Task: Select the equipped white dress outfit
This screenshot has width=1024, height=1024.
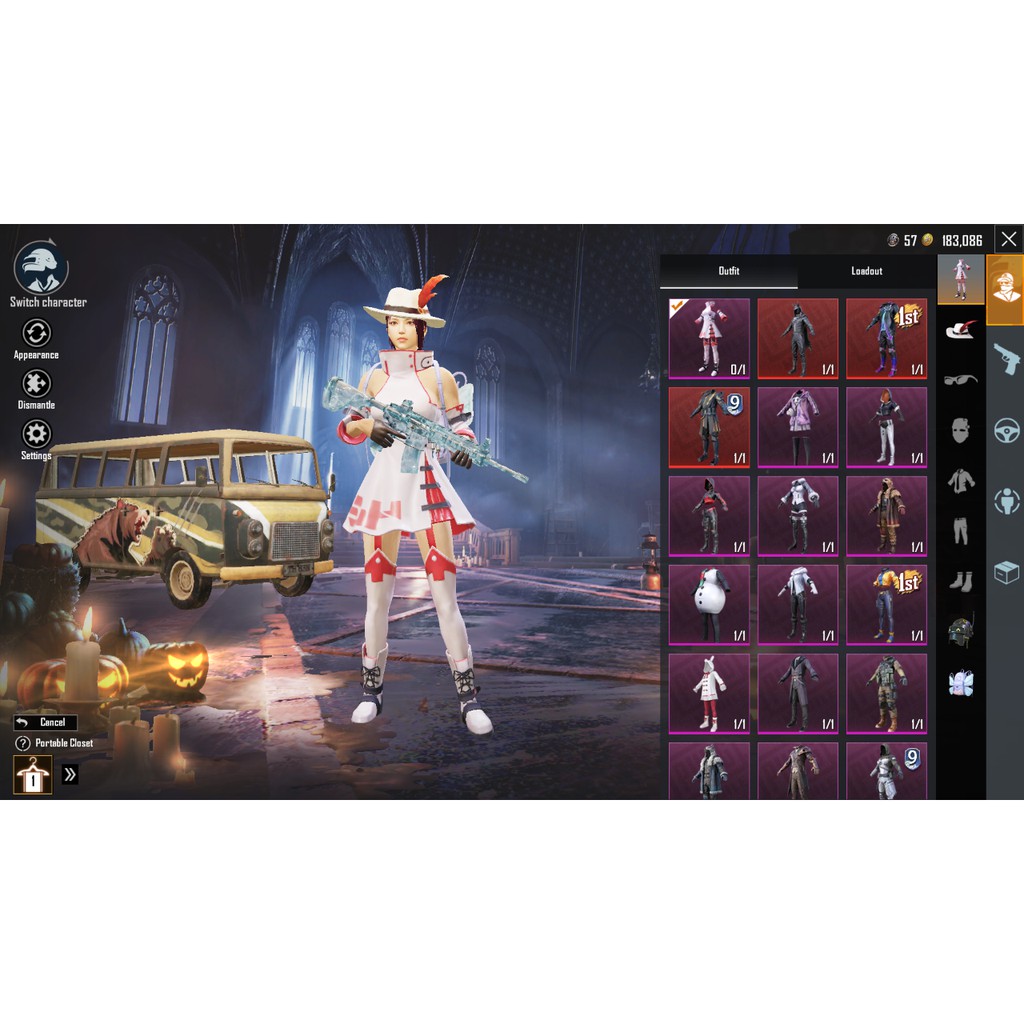Action: tap(709, 337)
